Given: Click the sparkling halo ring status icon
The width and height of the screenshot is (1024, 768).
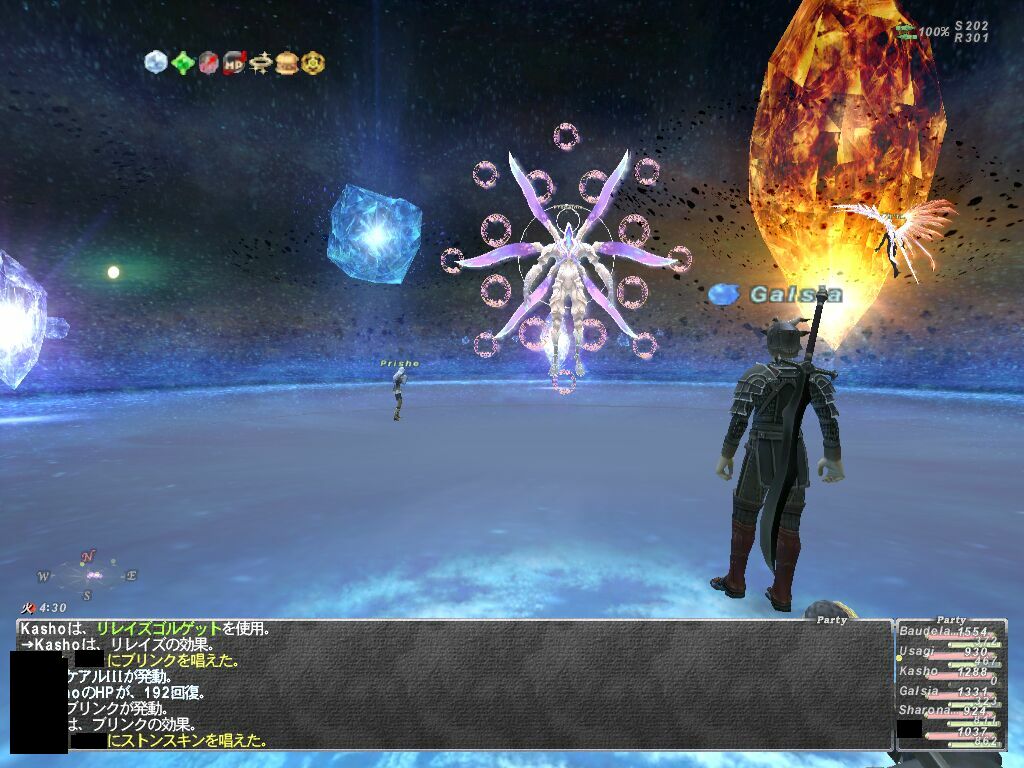Looking at the screenshot, I should pos(261,63).
